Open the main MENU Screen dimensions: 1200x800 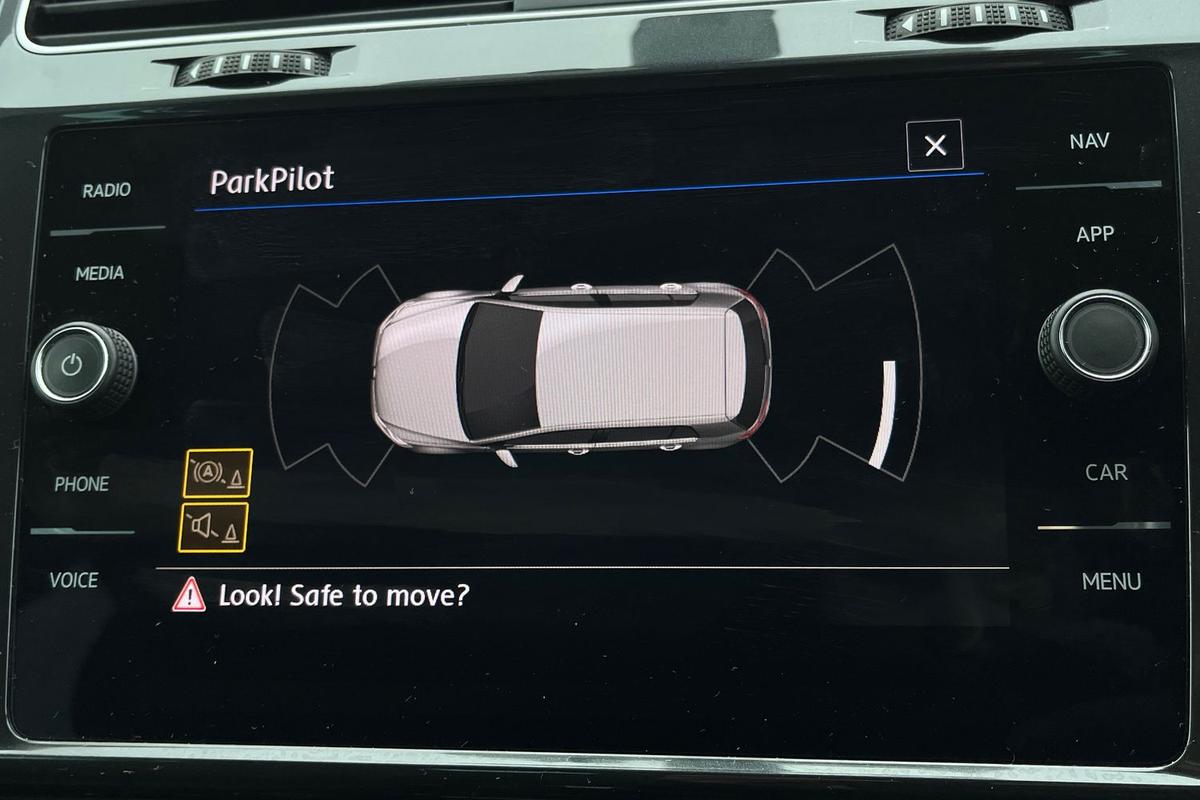pyautogui.click(x=1111, y=581)
